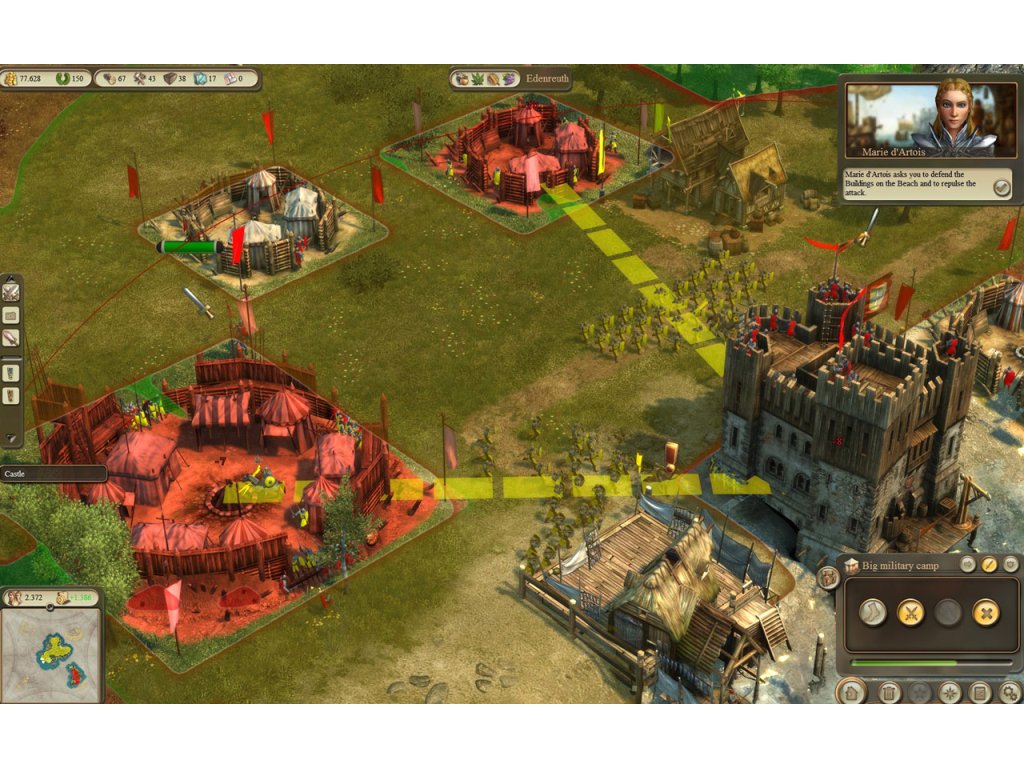Confirm Marie d'Artois's quest with the checkmark
Image resolution: width=1024 pixels, height=768 pixels.
[1001, 187]
